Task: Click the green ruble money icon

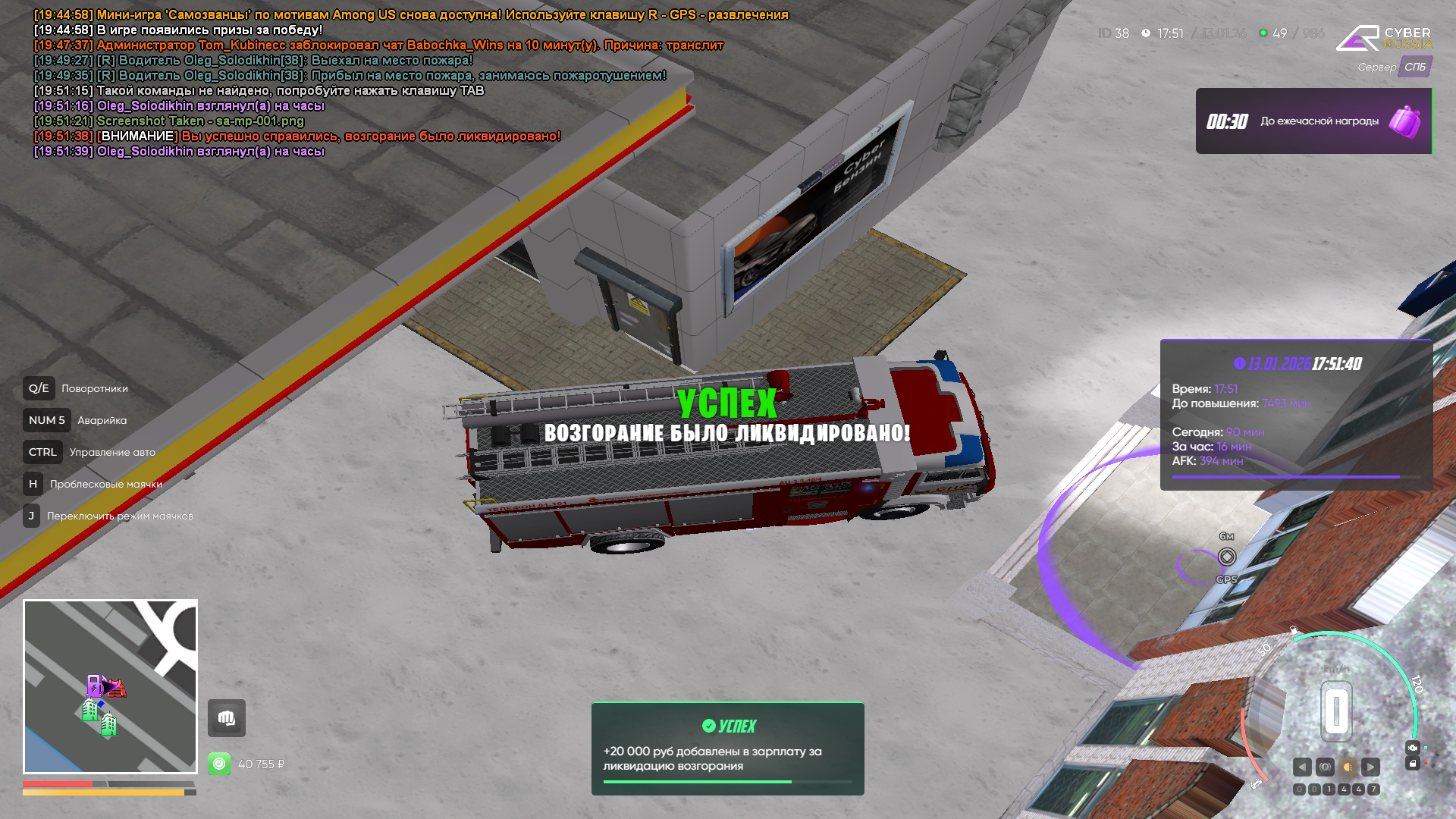Action: pyautogui.click(x=219, y=764)
